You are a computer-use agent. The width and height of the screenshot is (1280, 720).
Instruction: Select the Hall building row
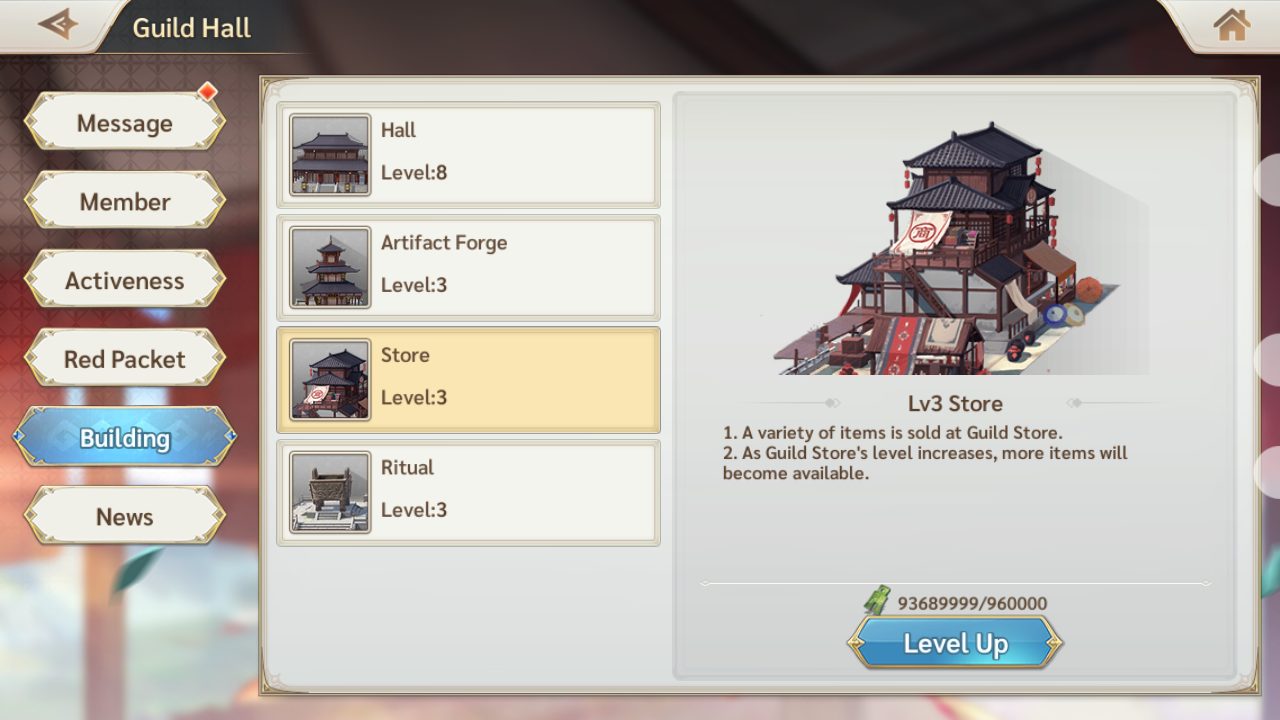pos(468,155)
